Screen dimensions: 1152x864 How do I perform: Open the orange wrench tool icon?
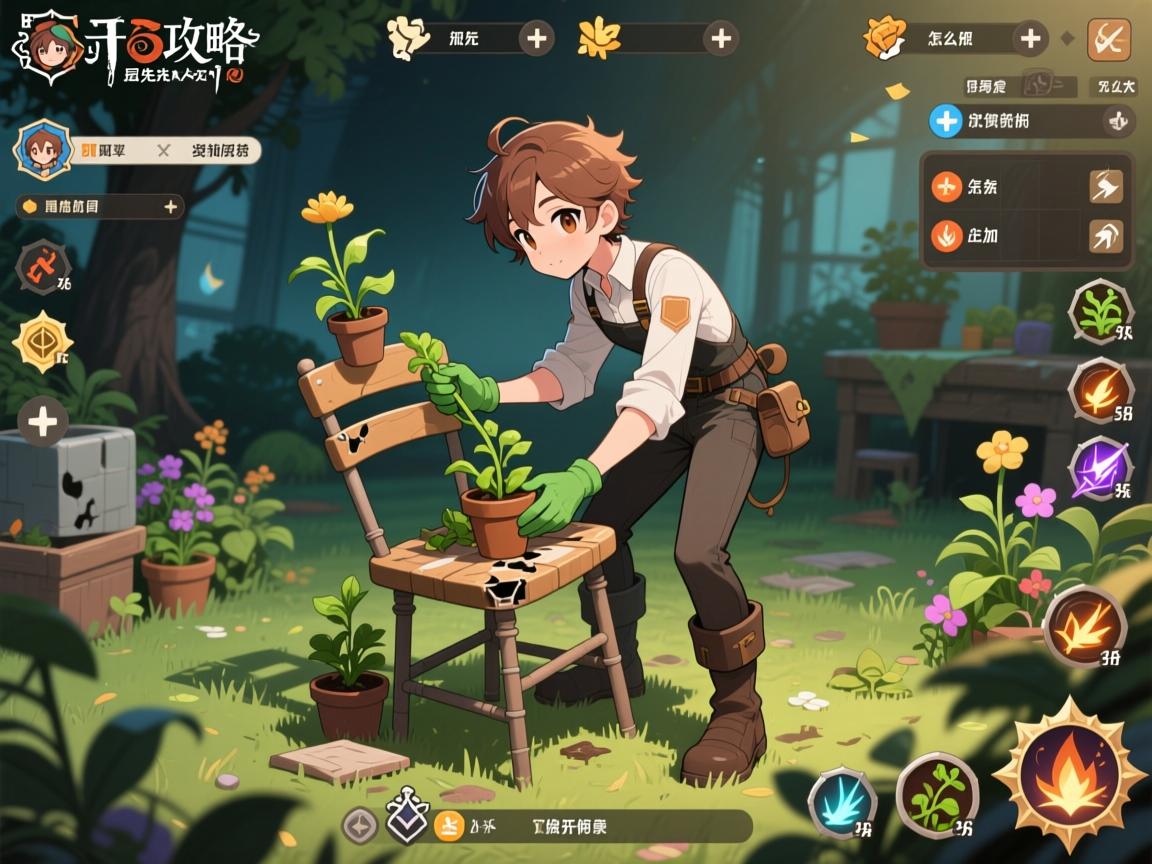(x=43, y=267)
